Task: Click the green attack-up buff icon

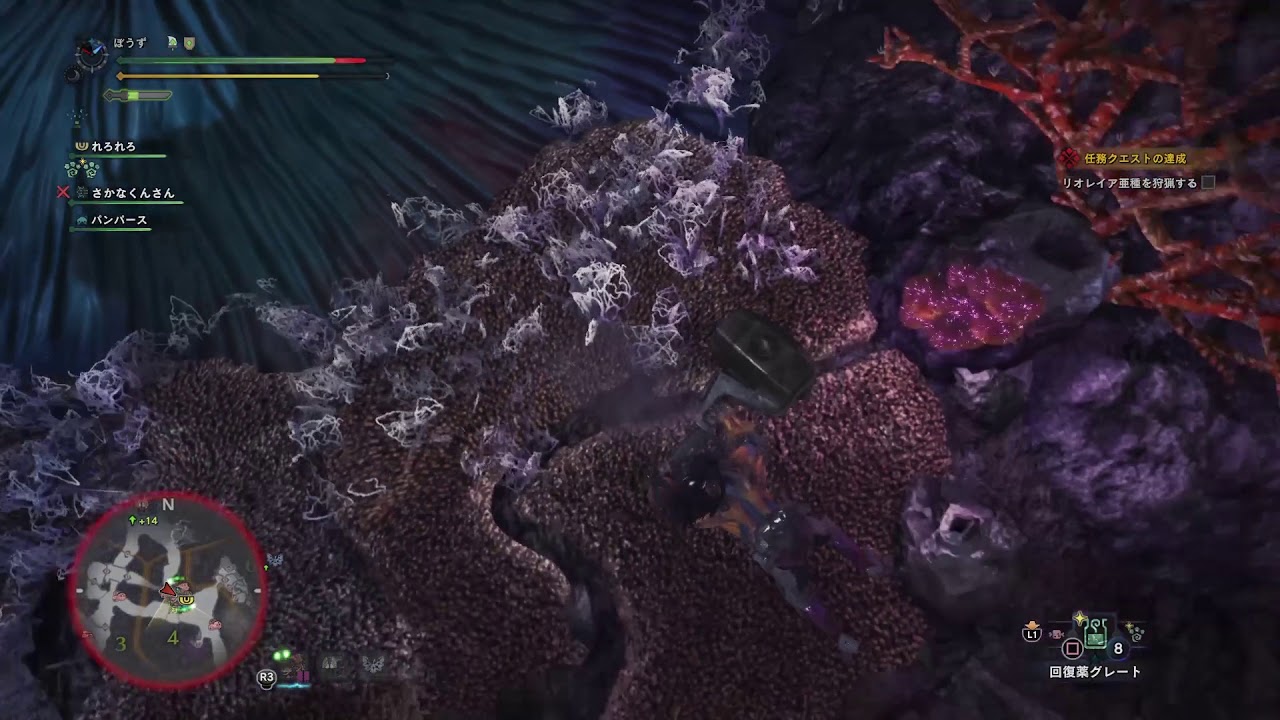Action: [x=171, y=43]
